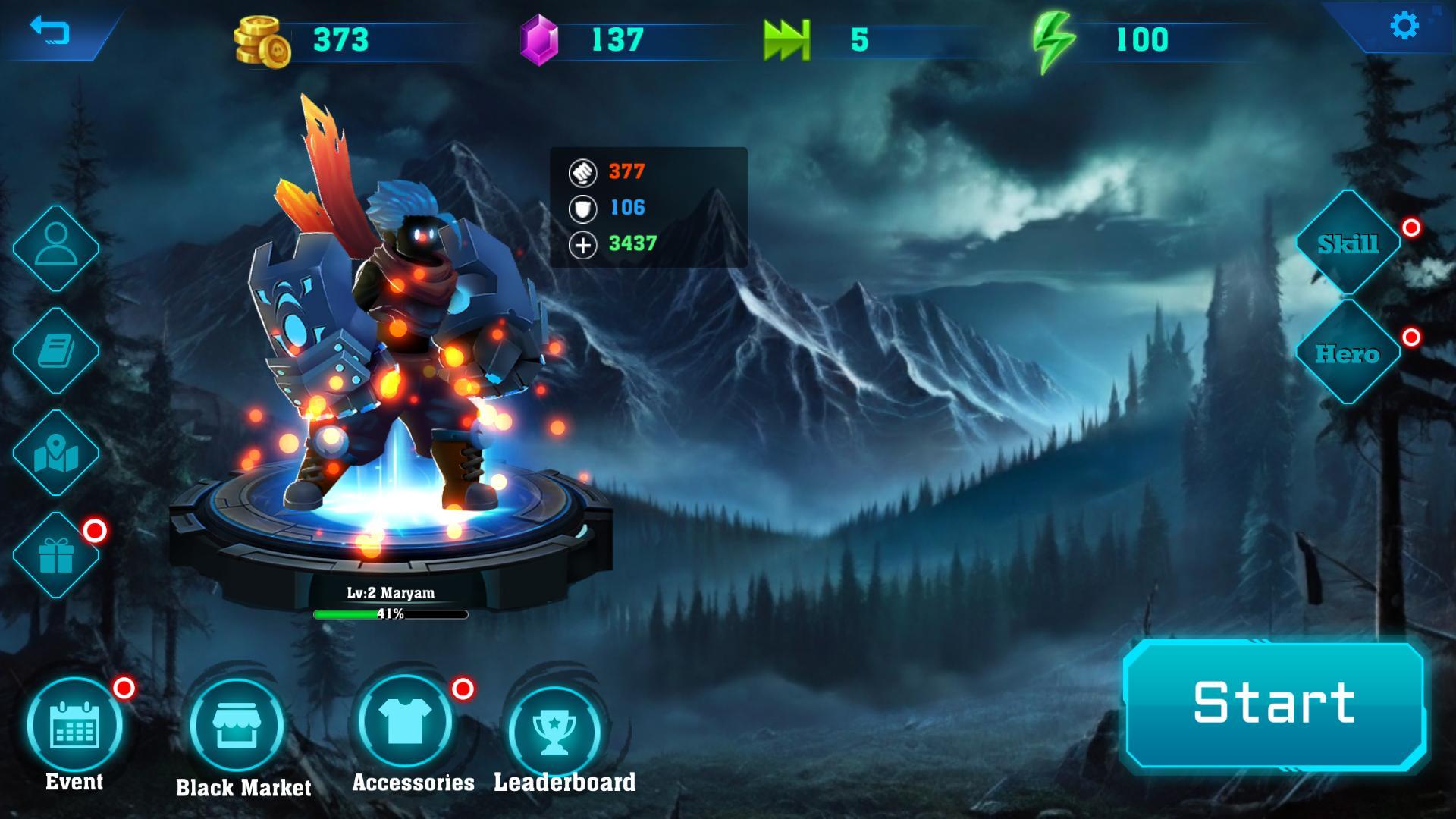The width and height of the screenshot is (1456, 819).
Task: Open the Accessories menu
Action: [x=405, y=722]
